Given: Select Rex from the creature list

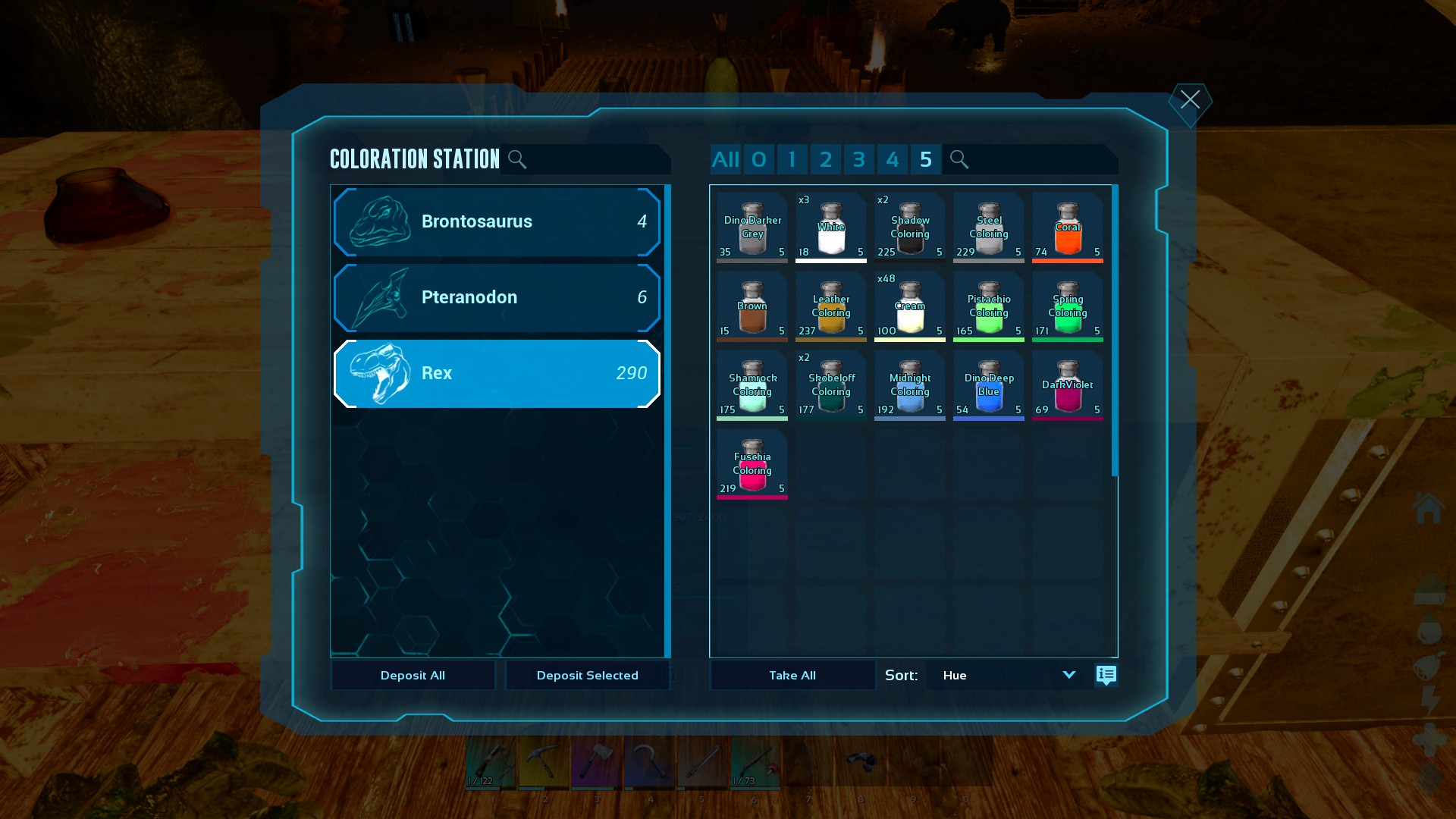Looking at the screenshot, I should [x=497, y=373].
